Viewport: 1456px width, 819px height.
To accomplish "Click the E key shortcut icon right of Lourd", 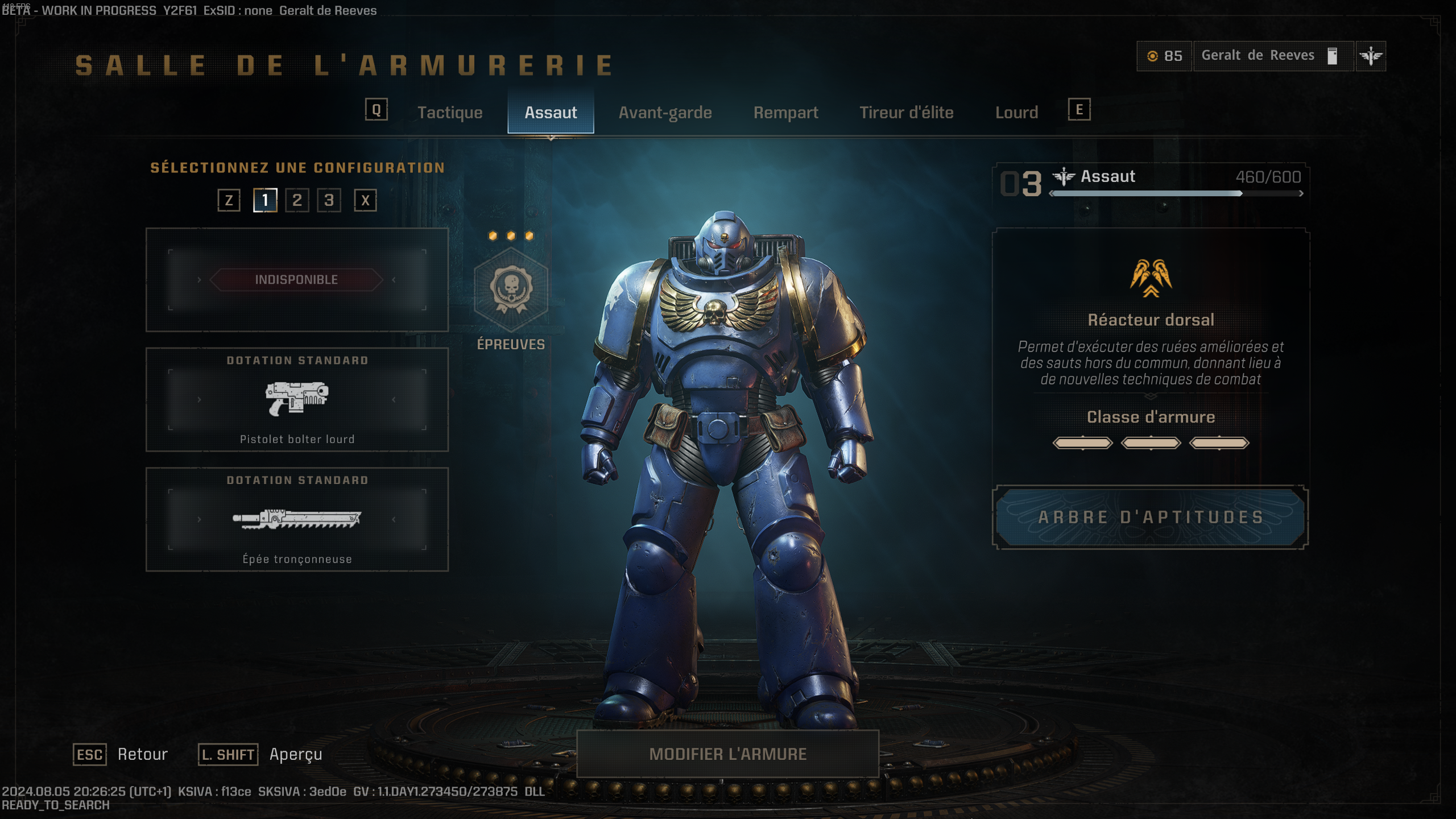I will point(1078,111).
